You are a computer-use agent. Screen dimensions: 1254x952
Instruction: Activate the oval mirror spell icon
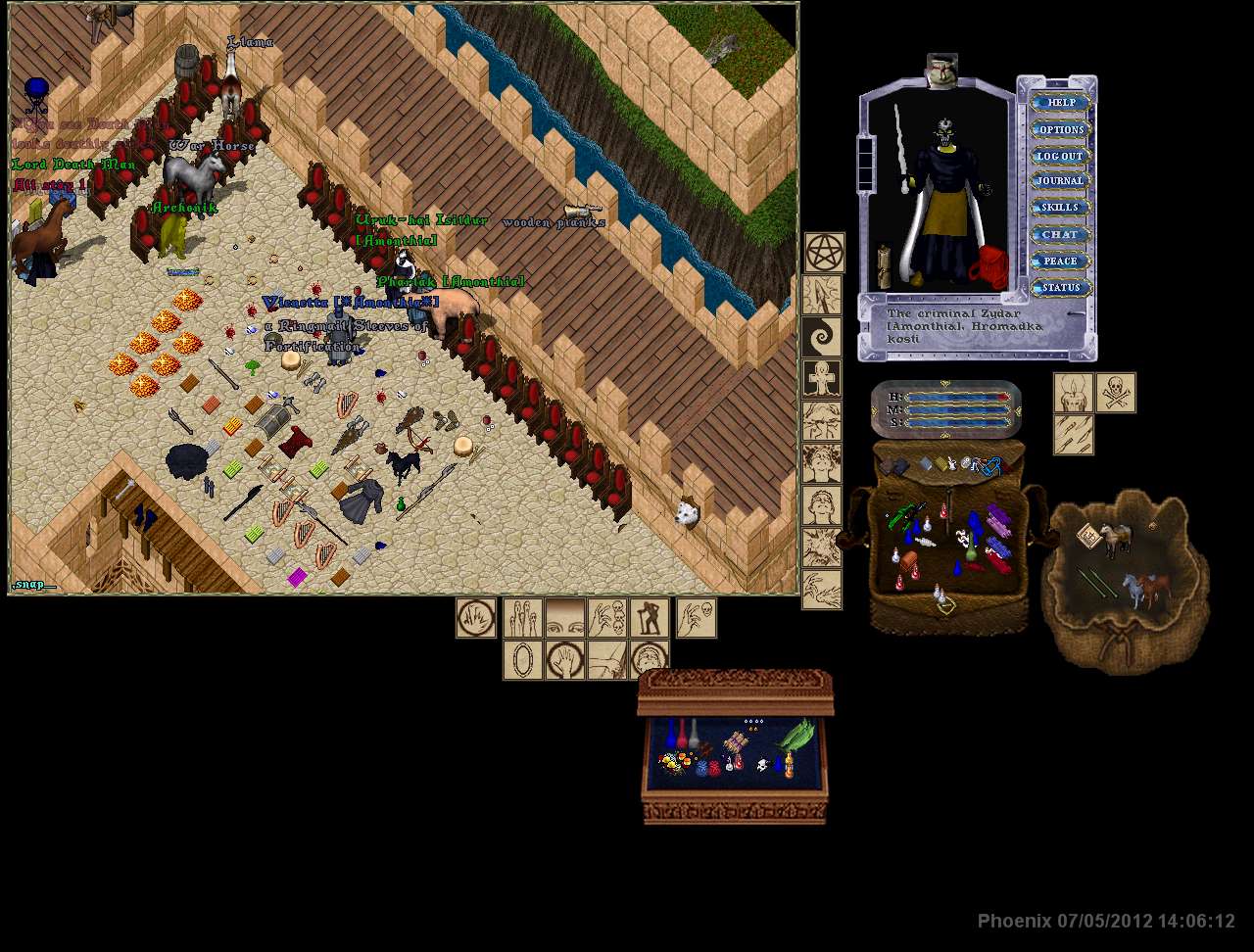coord(522,660)
